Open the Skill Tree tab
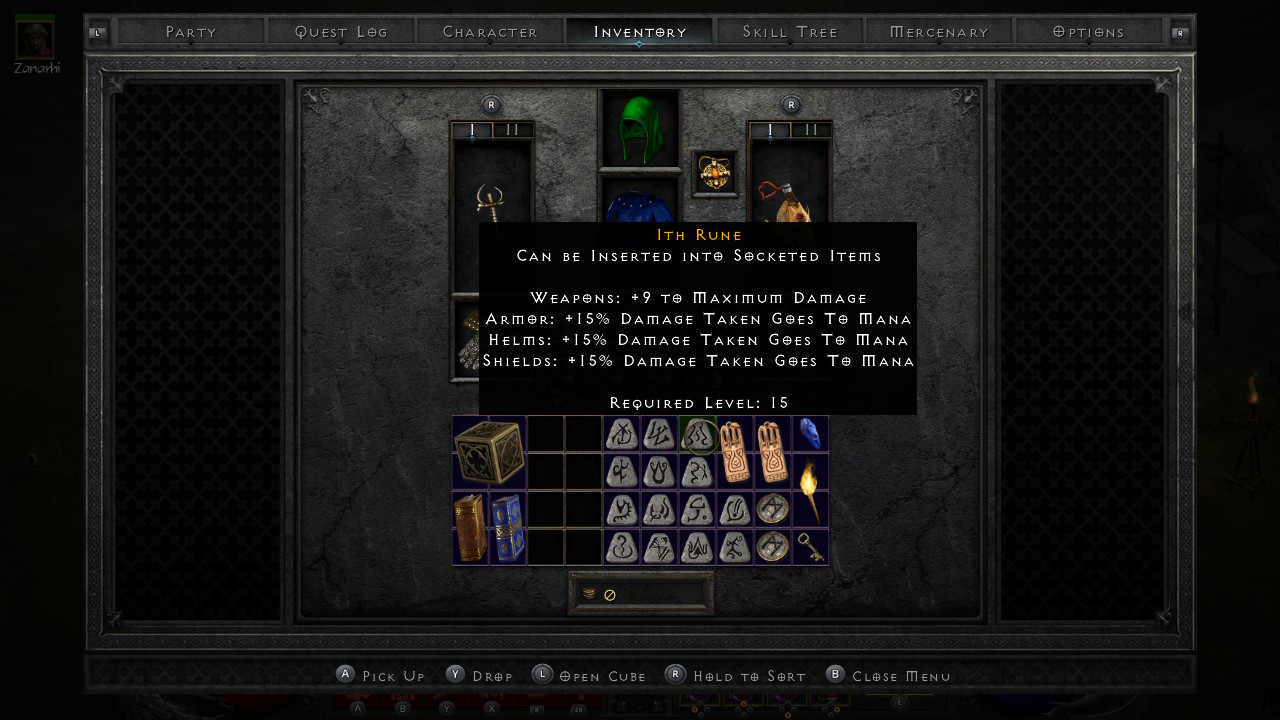Image resolution: width=1280 pixels, height=720 pixels. point(790,32)
